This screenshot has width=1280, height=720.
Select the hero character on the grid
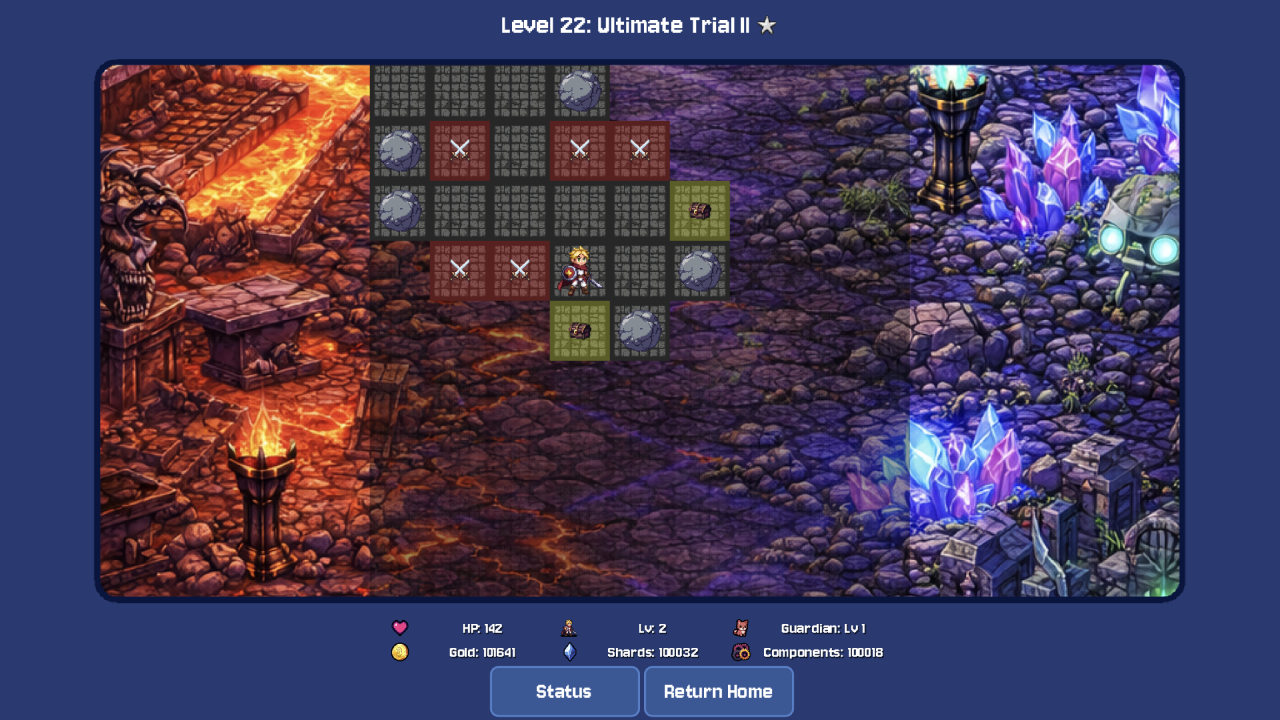[x=580, y=271]
